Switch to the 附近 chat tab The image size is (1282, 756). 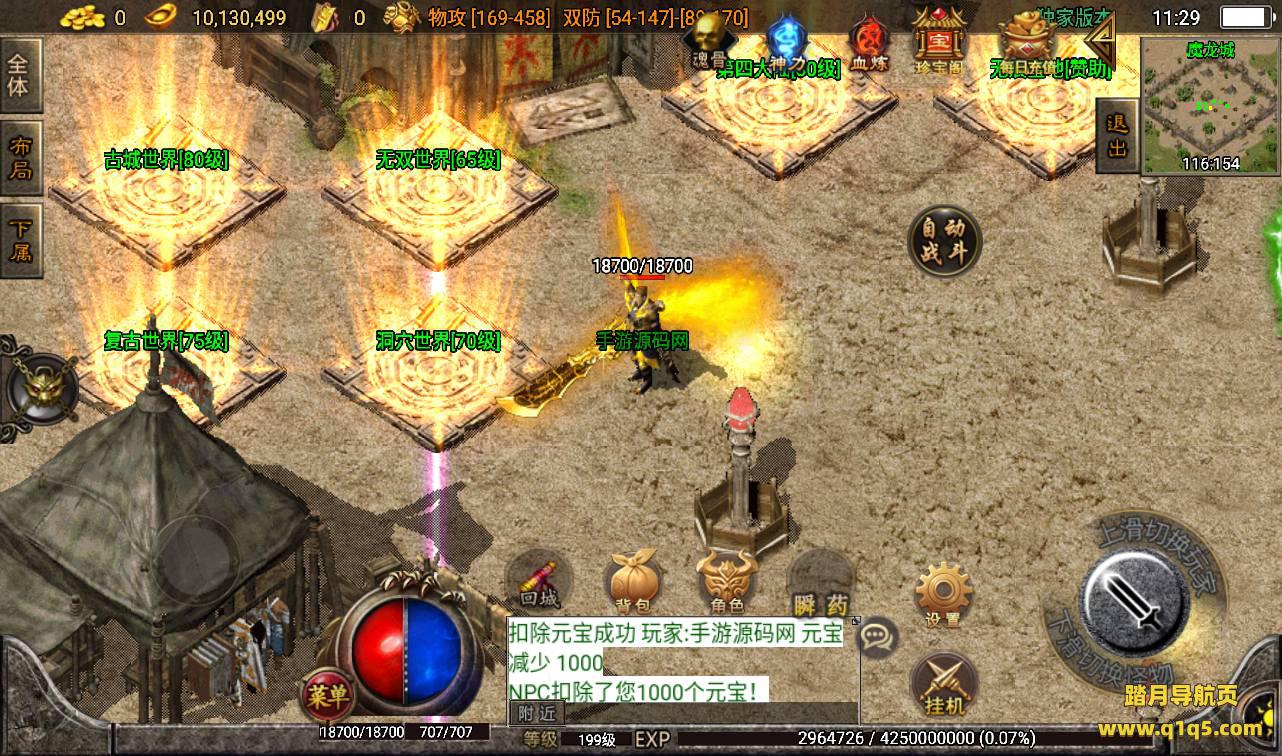[539, 713]
